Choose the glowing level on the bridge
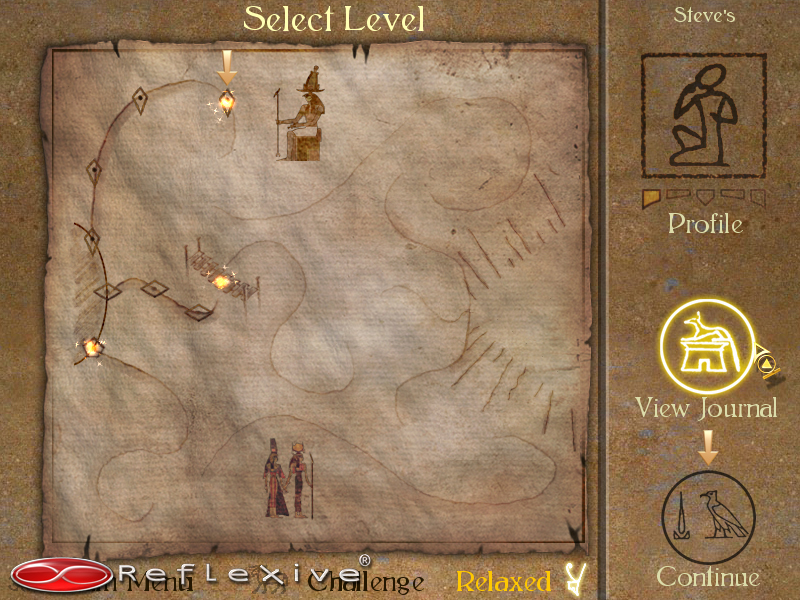 click(x=222, y=282)
